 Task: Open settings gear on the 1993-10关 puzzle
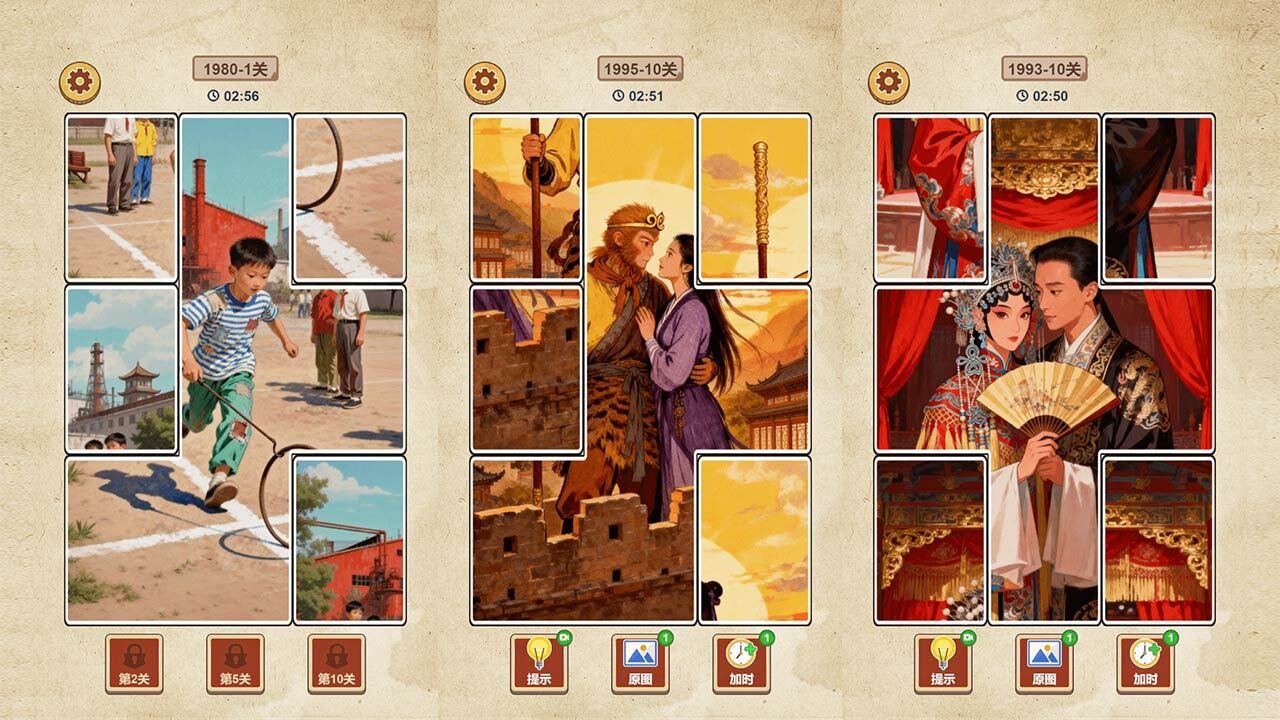pyautogui.click(x=888, y=82)
